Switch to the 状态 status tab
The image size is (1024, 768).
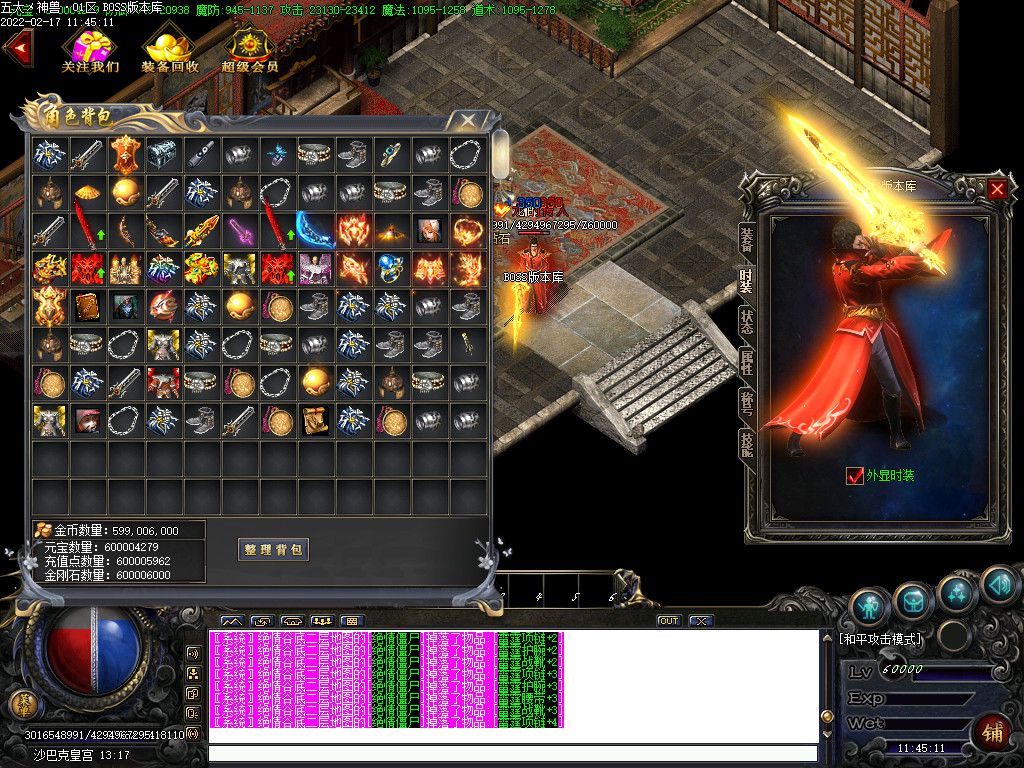747,321
